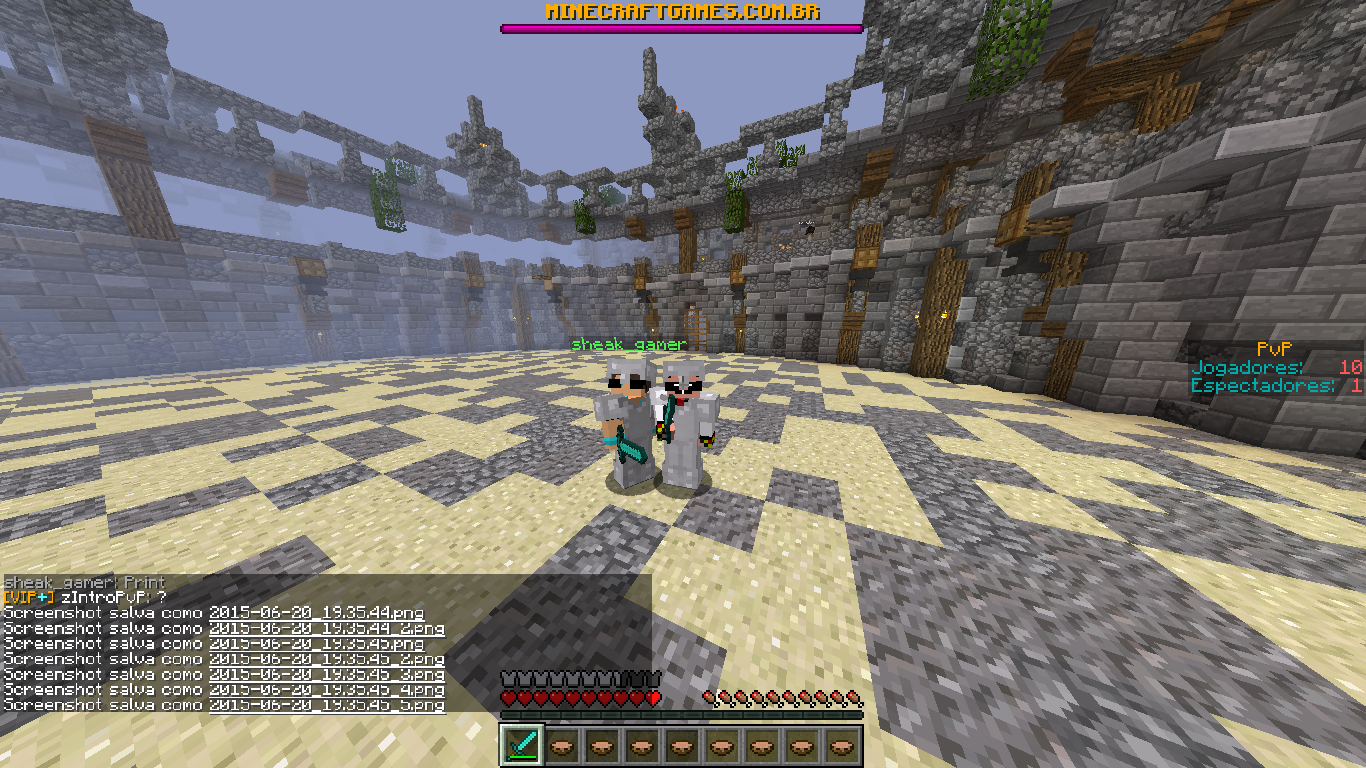Click zIntroPvP's name in chat
Image resolution: width=1366 pixels, height=768 pixels.
coord(103,598)
